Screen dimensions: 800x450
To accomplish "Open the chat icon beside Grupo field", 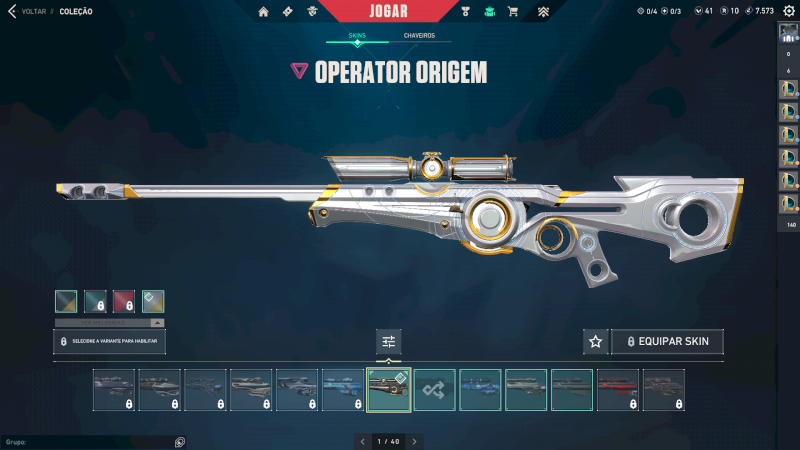I will tap(179, 441).
